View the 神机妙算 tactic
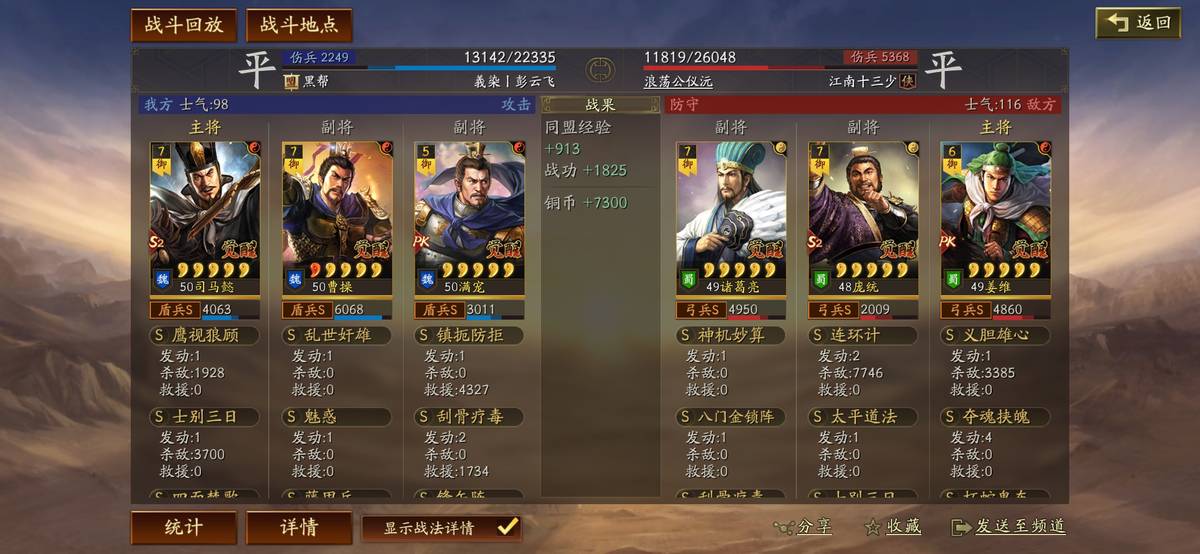This screenshot has height=554, width=1200. click(730, 335)
